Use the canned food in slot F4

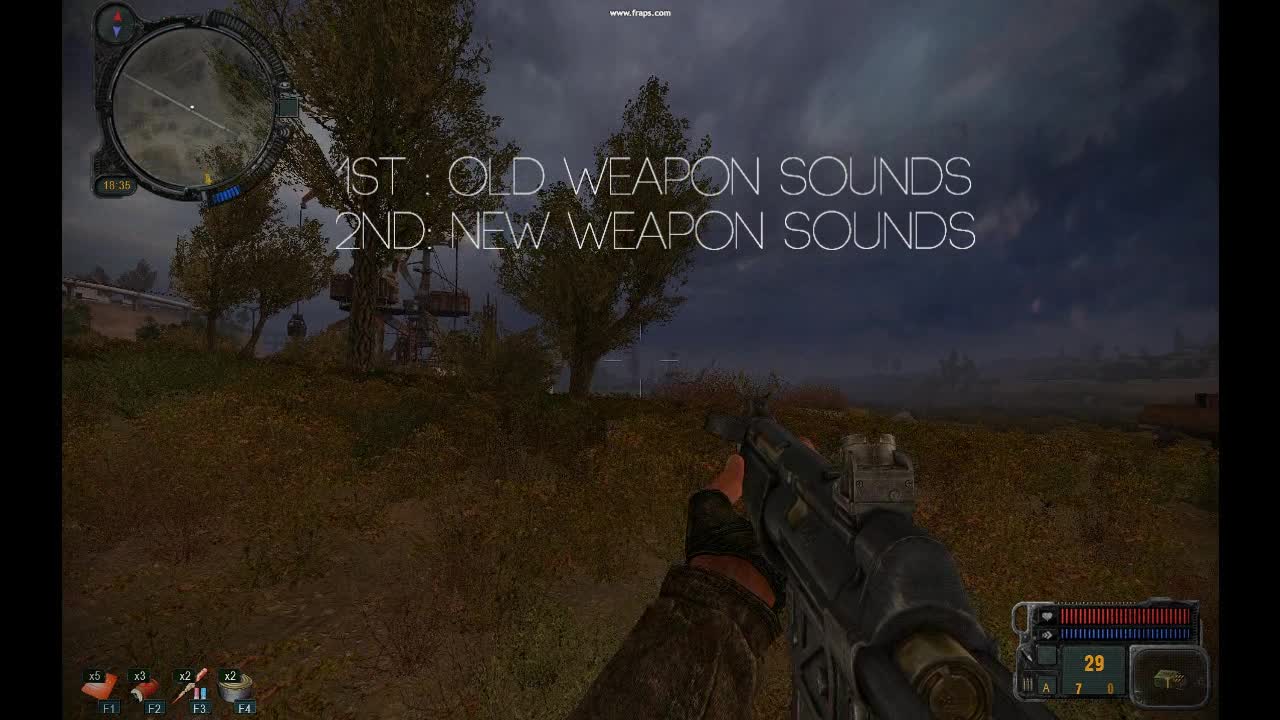[237, 688]
